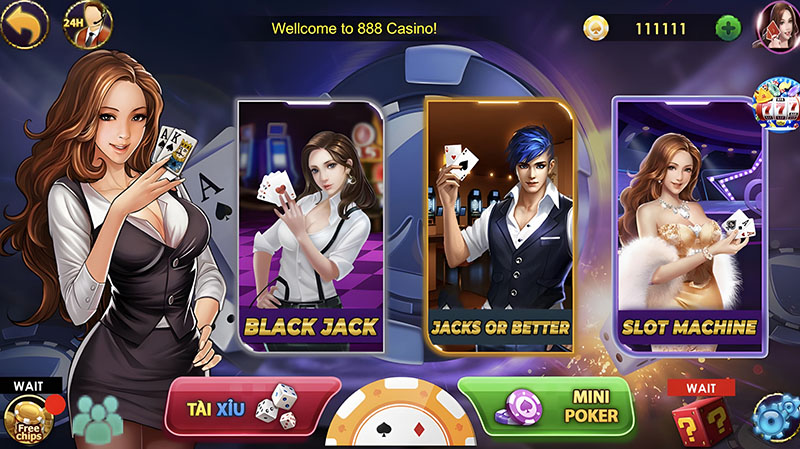The image size is (800, 449).
Task: Claim the Free chips reward
Action: (30, 420)
